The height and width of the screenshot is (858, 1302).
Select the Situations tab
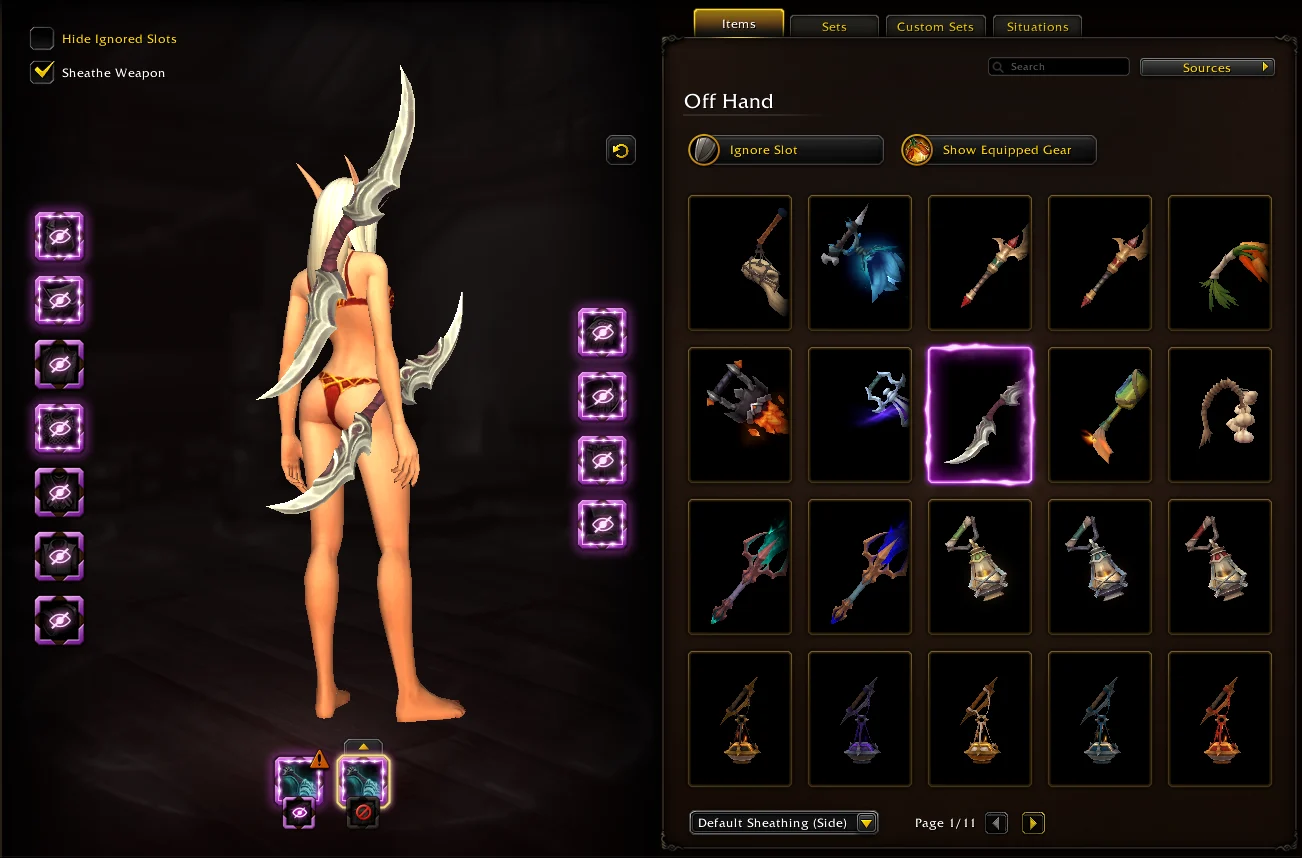coord(1037,27)
